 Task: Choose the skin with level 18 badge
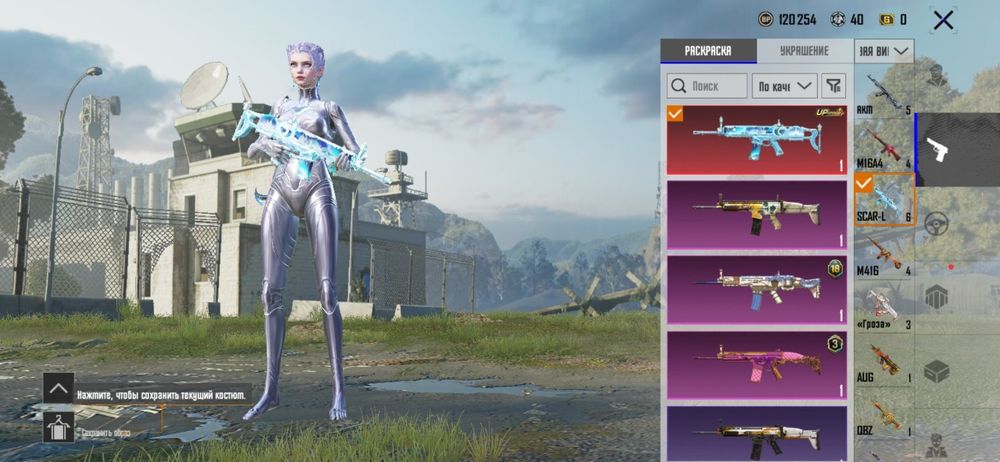[x=756, y=289]
